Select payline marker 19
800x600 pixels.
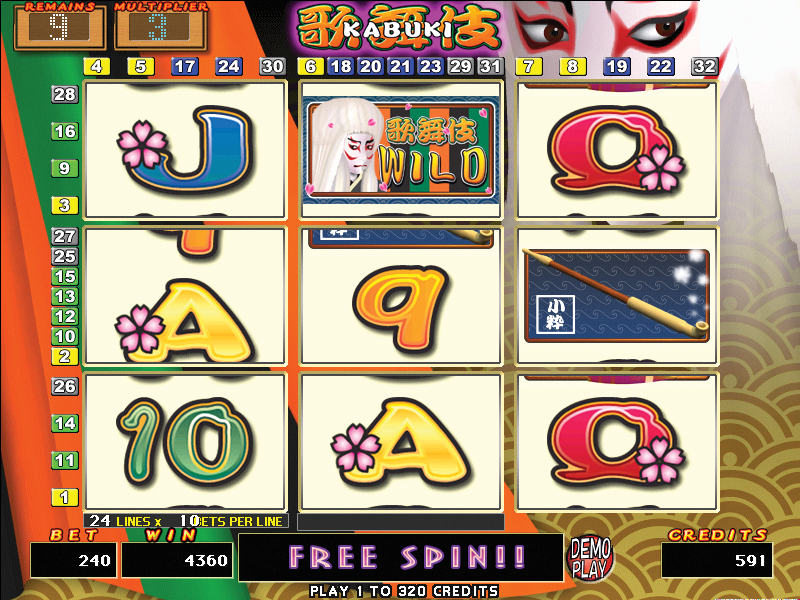point(617,66)
